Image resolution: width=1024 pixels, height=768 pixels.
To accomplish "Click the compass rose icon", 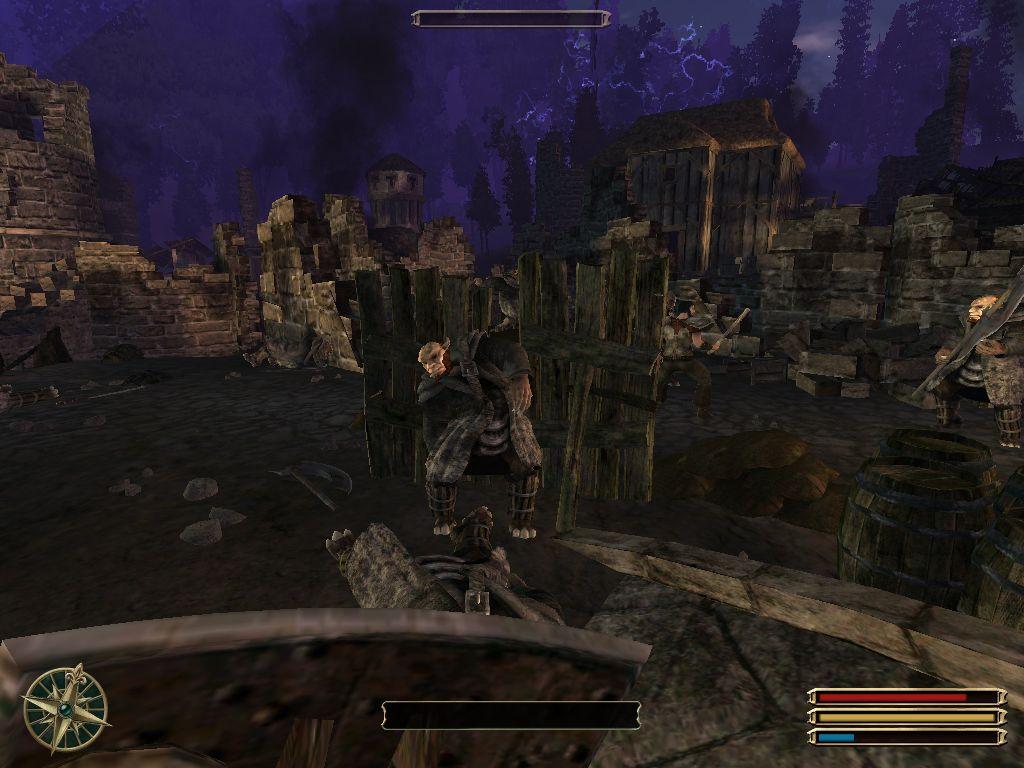I will point(65,709).
